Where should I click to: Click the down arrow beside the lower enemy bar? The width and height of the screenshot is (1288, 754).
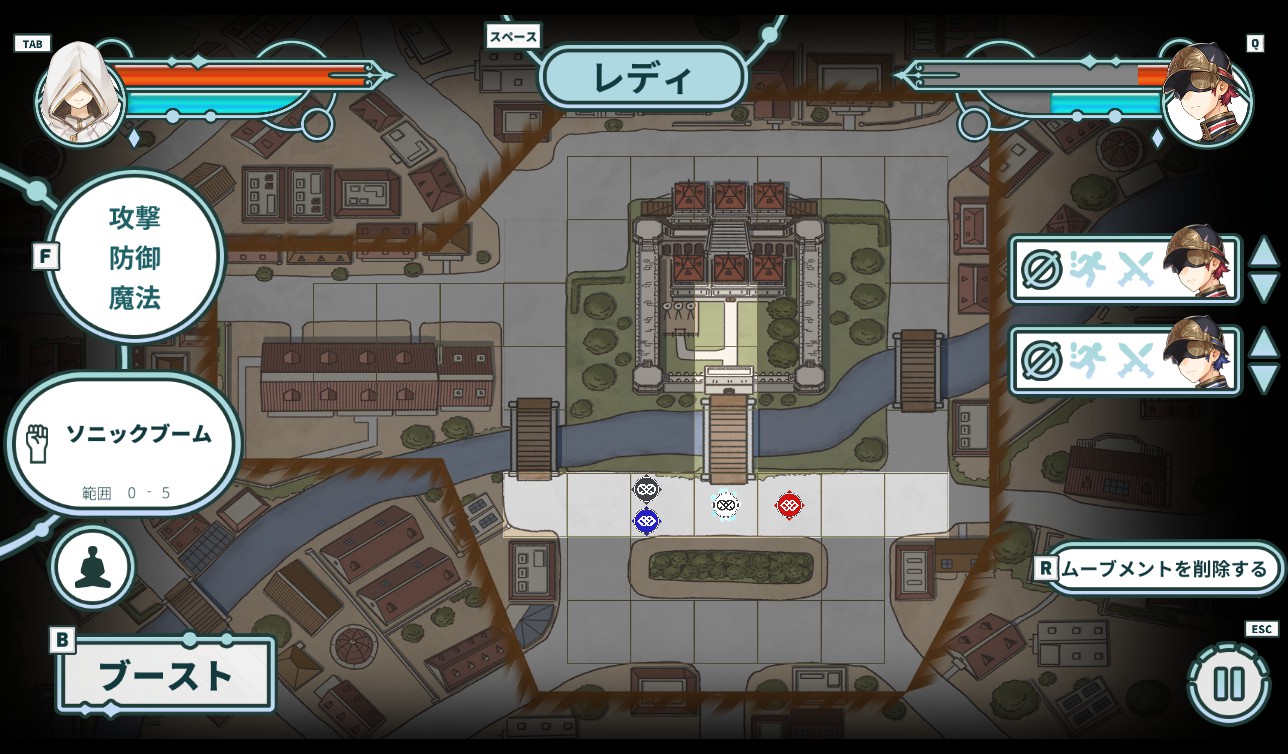pyautogui.click(x=1264, y=374)
